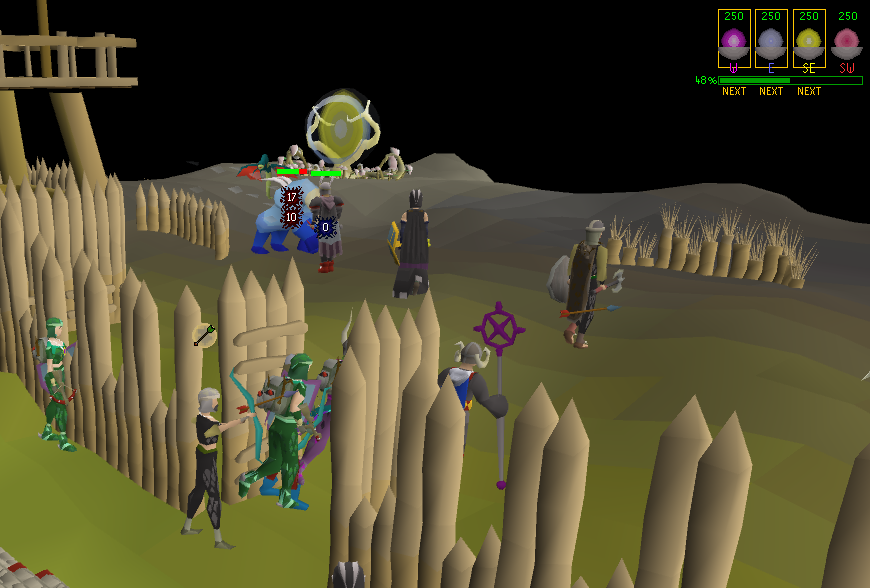Select the blue E portal icon
870x588 pixels.
(771, 42)
